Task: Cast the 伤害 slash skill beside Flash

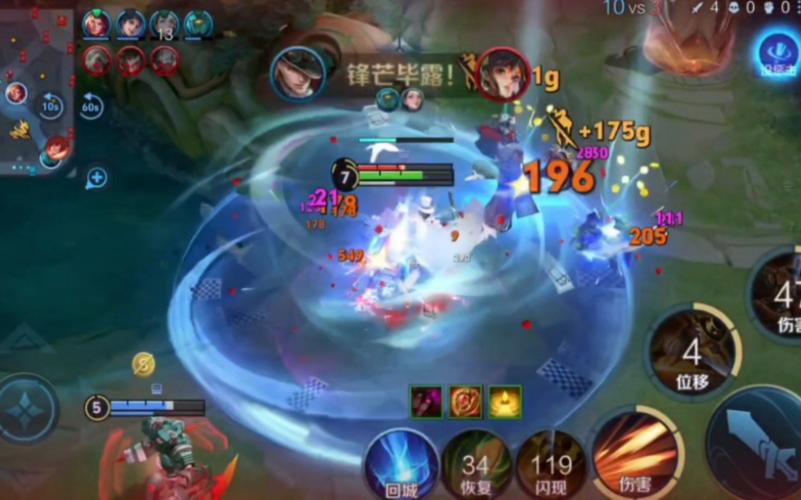Action: coord(636,453)
